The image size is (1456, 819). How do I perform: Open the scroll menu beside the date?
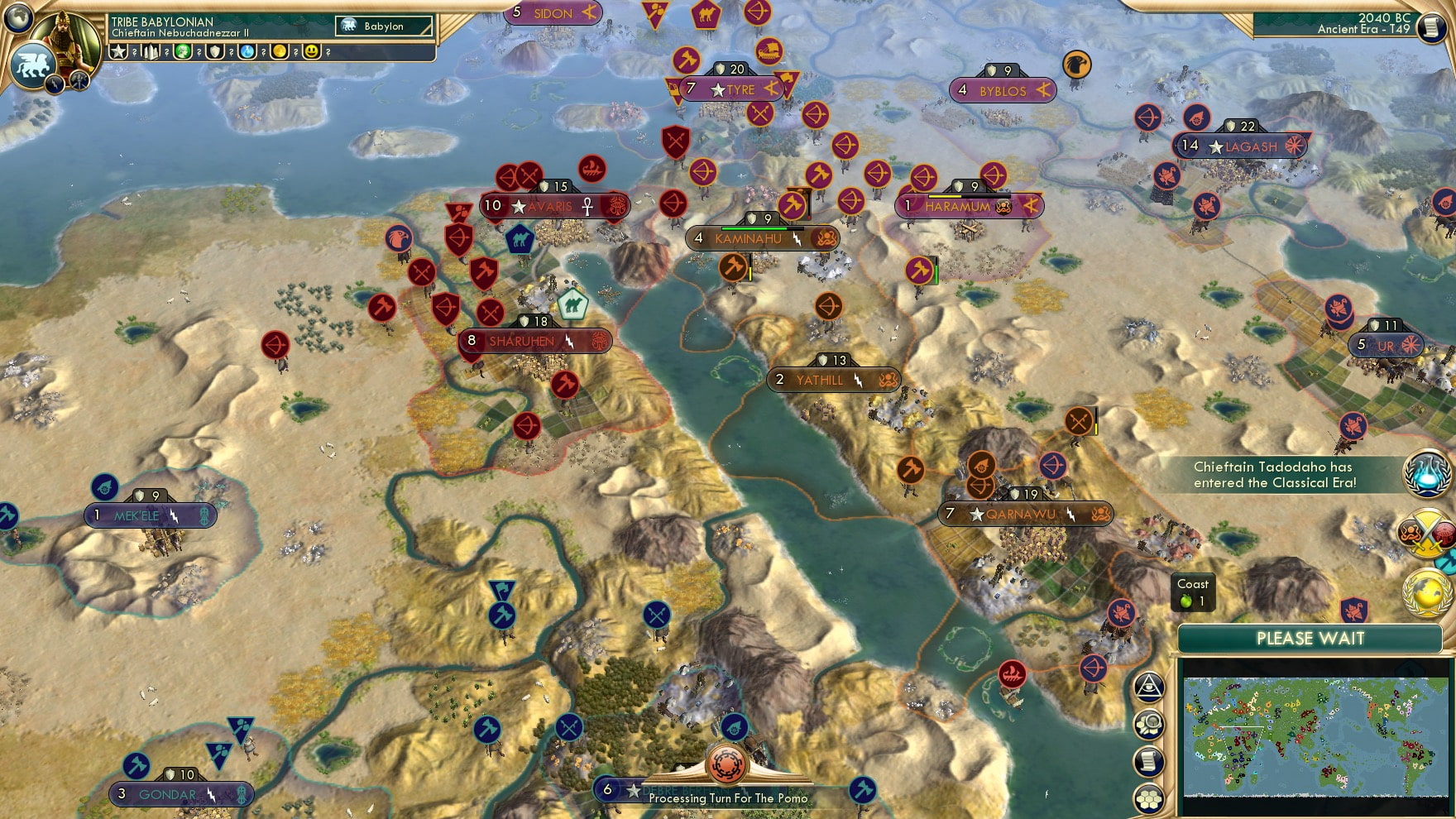[x=1431, y=28]
